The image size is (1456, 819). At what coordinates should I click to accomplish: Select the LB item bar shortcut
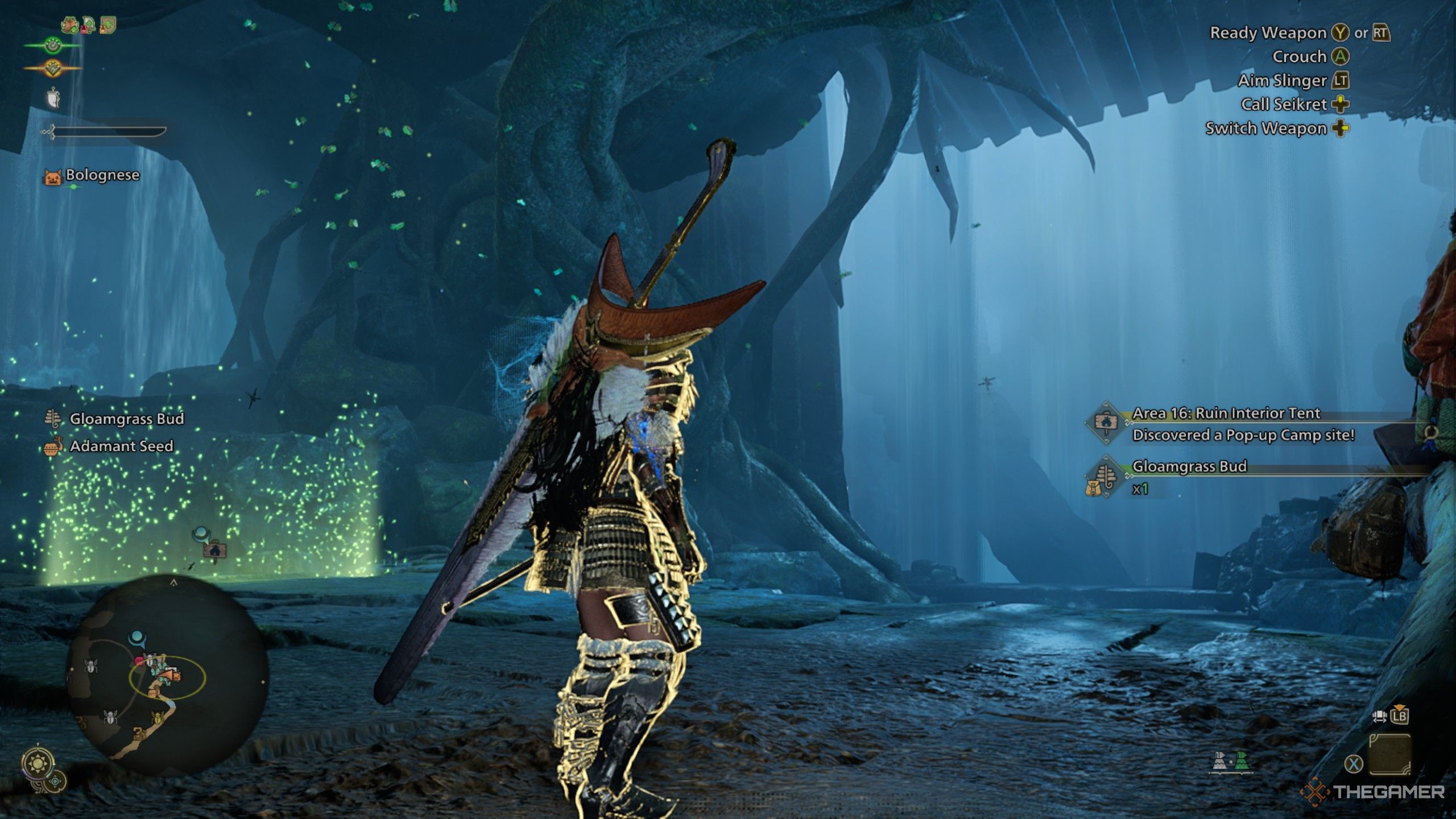[x=1400, y=716]
